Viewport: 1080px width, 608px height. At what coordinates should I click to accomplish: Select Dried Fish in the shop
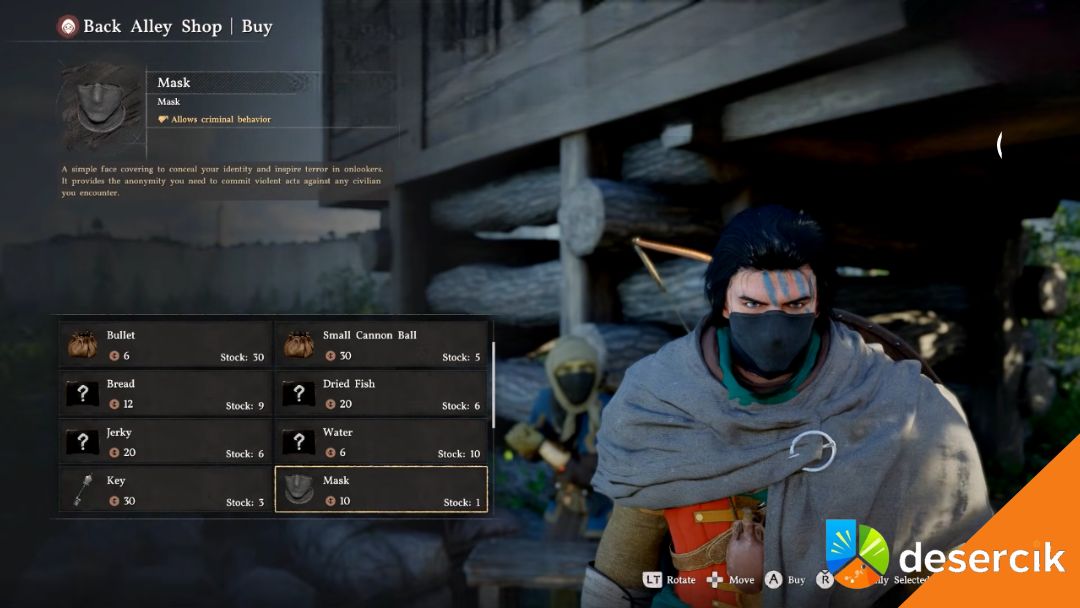click(x=381, y=394)
